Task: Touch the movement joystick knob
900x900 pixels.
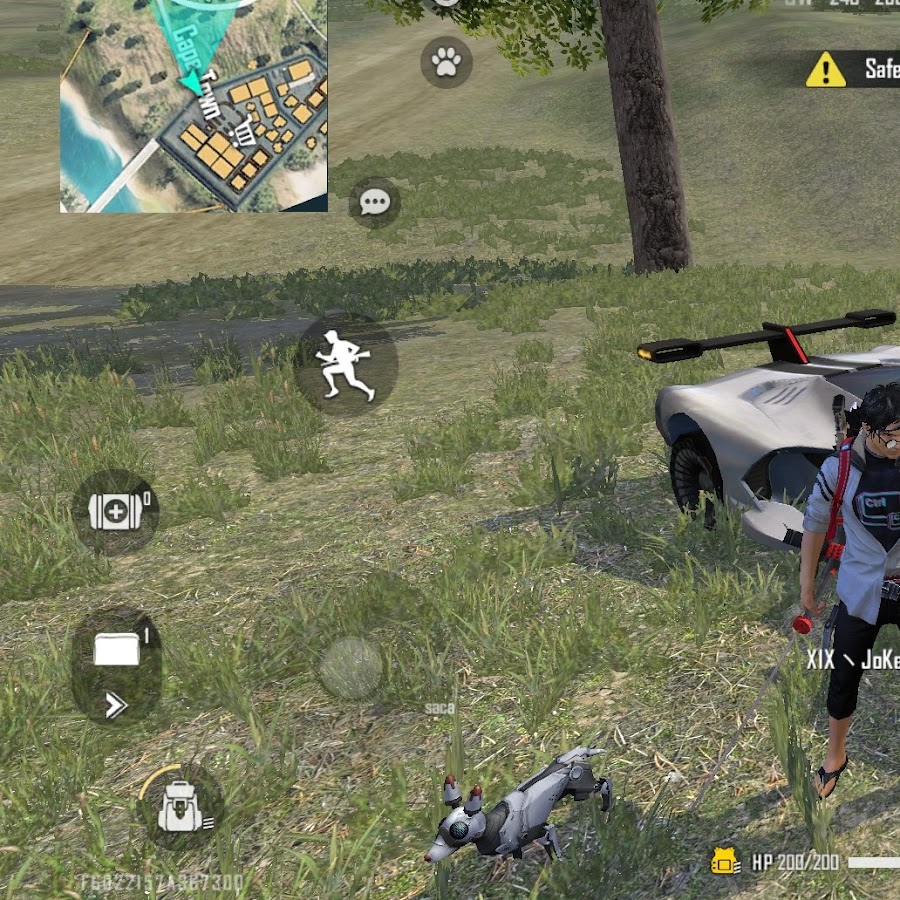Action: [x=351, y=668]
